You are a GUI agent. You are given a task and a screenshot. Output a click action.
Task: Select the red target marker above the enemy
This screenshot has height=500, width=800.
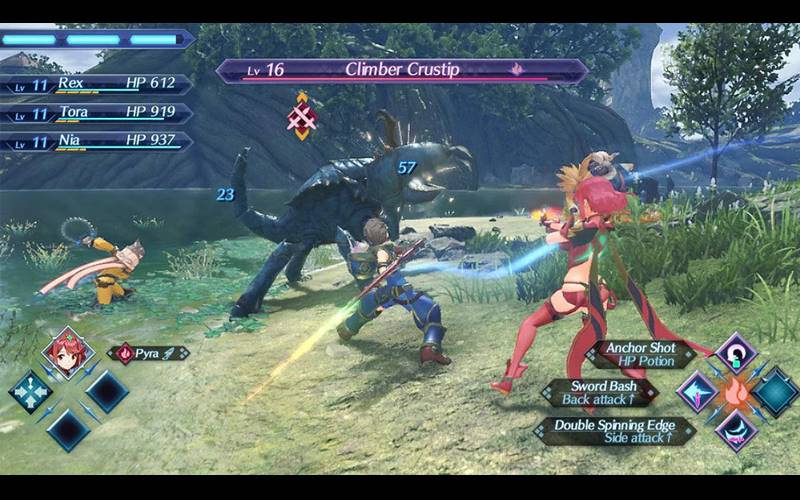302,116
